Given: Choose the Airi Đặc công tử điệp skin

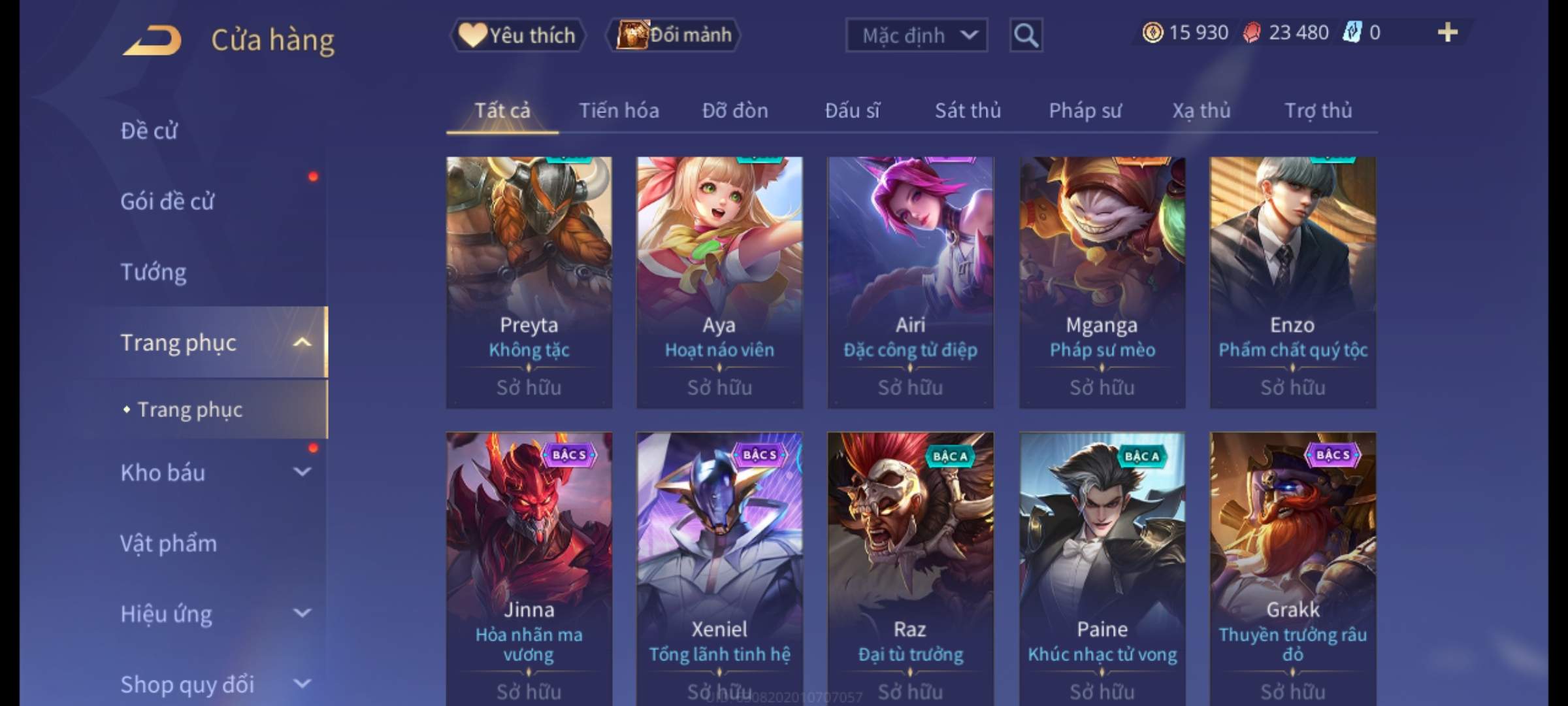Looking at the screenshot, I should click(x=910, y=281).
